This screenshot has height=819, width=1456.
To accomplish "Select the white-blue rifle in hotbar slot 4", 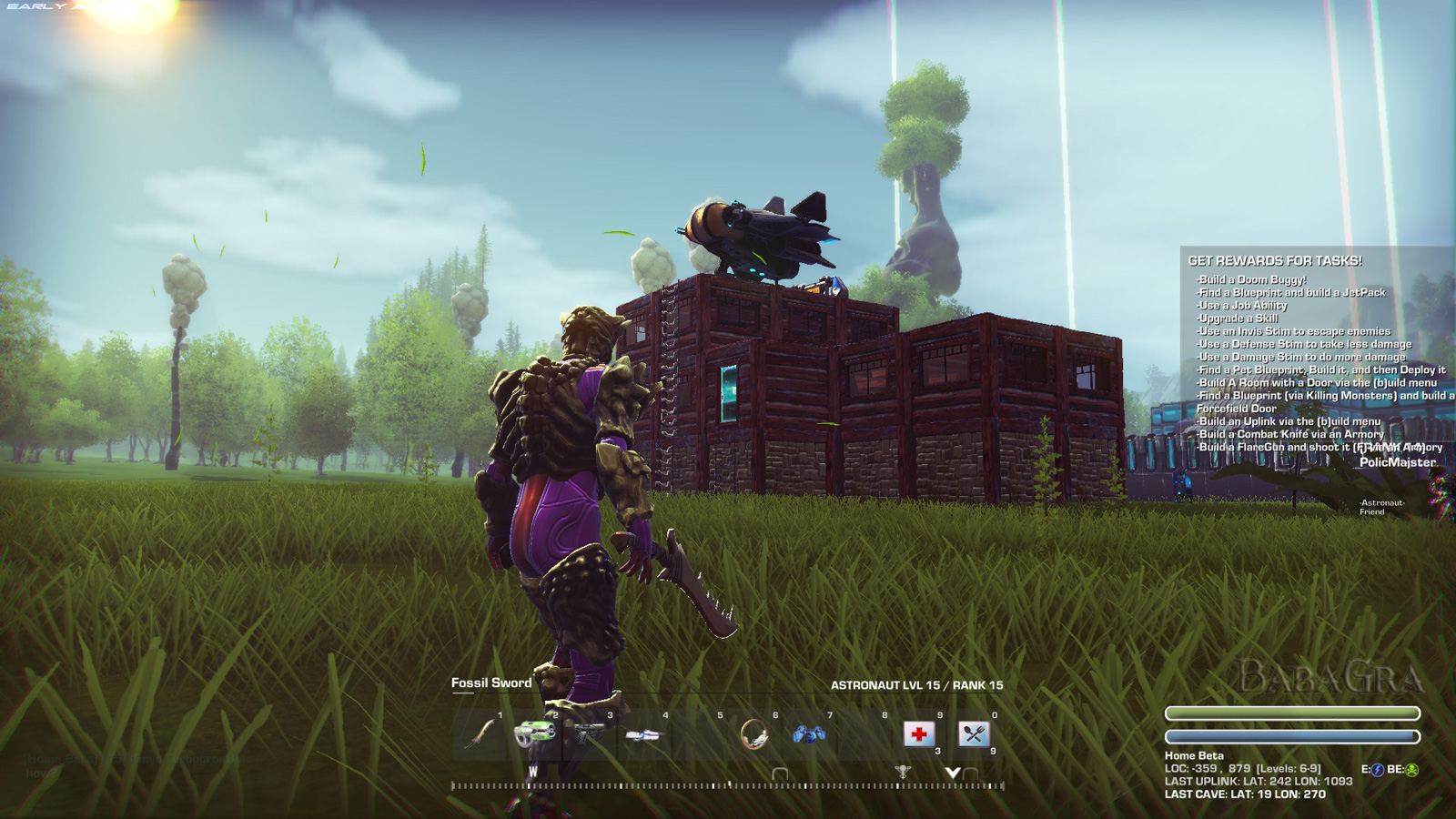I will 643,734.
